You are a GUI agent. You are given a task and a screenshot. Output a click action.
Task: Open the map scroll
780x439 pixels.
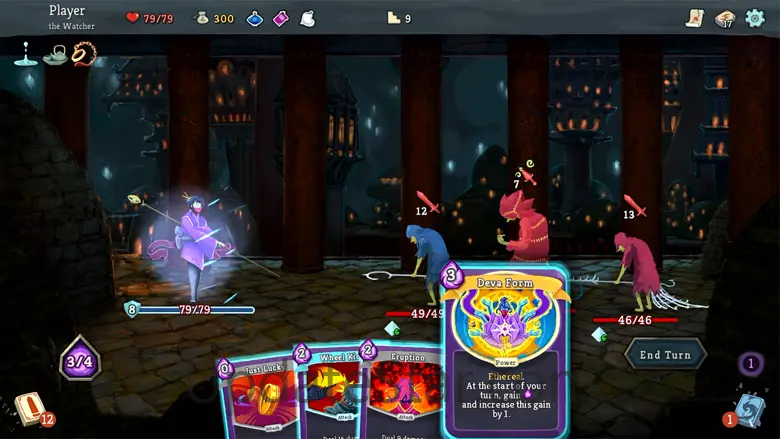click(696, 18)
